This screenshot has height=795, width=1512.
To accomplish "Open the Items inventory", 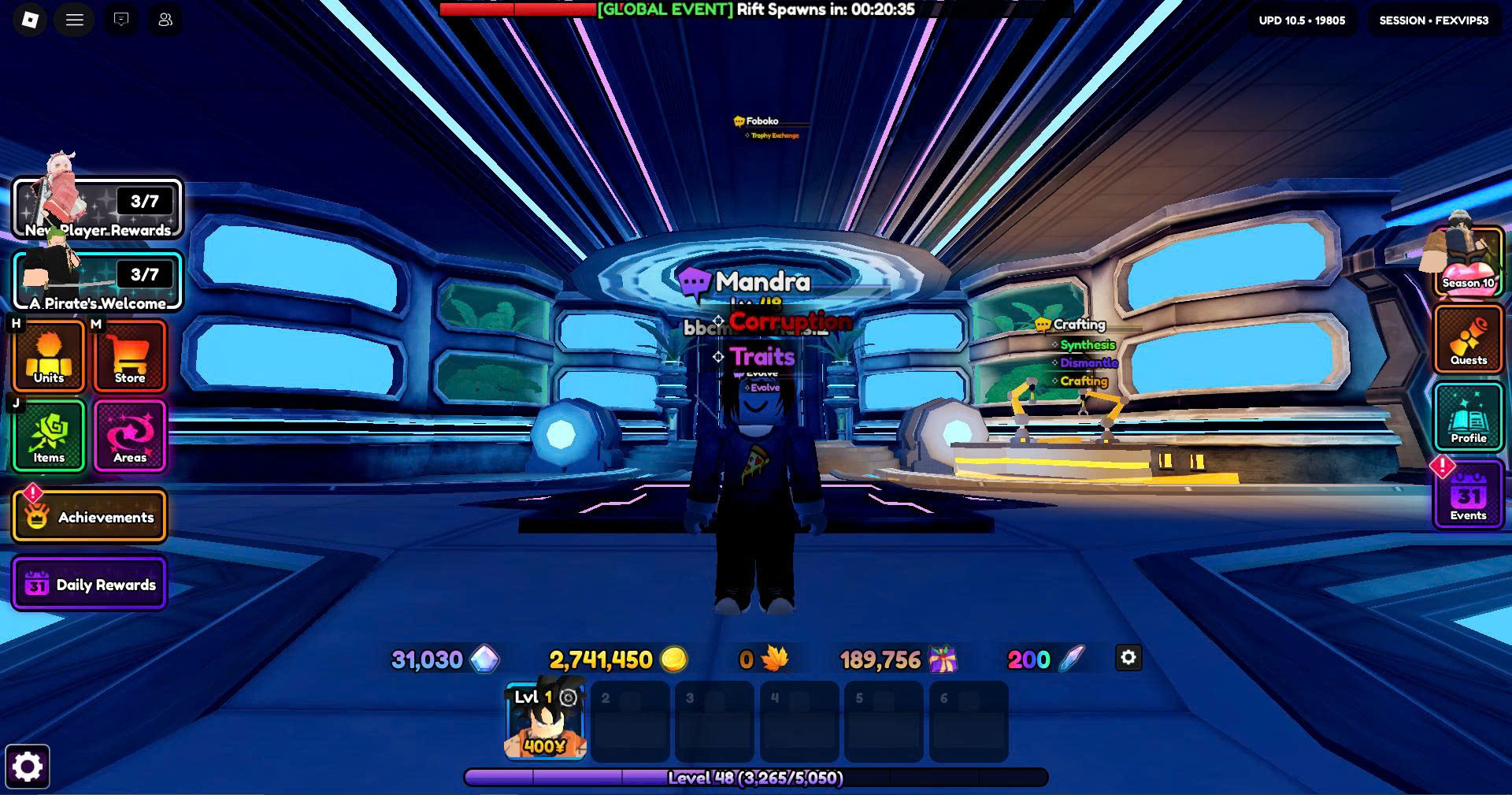I will click(x=49, y=436).
